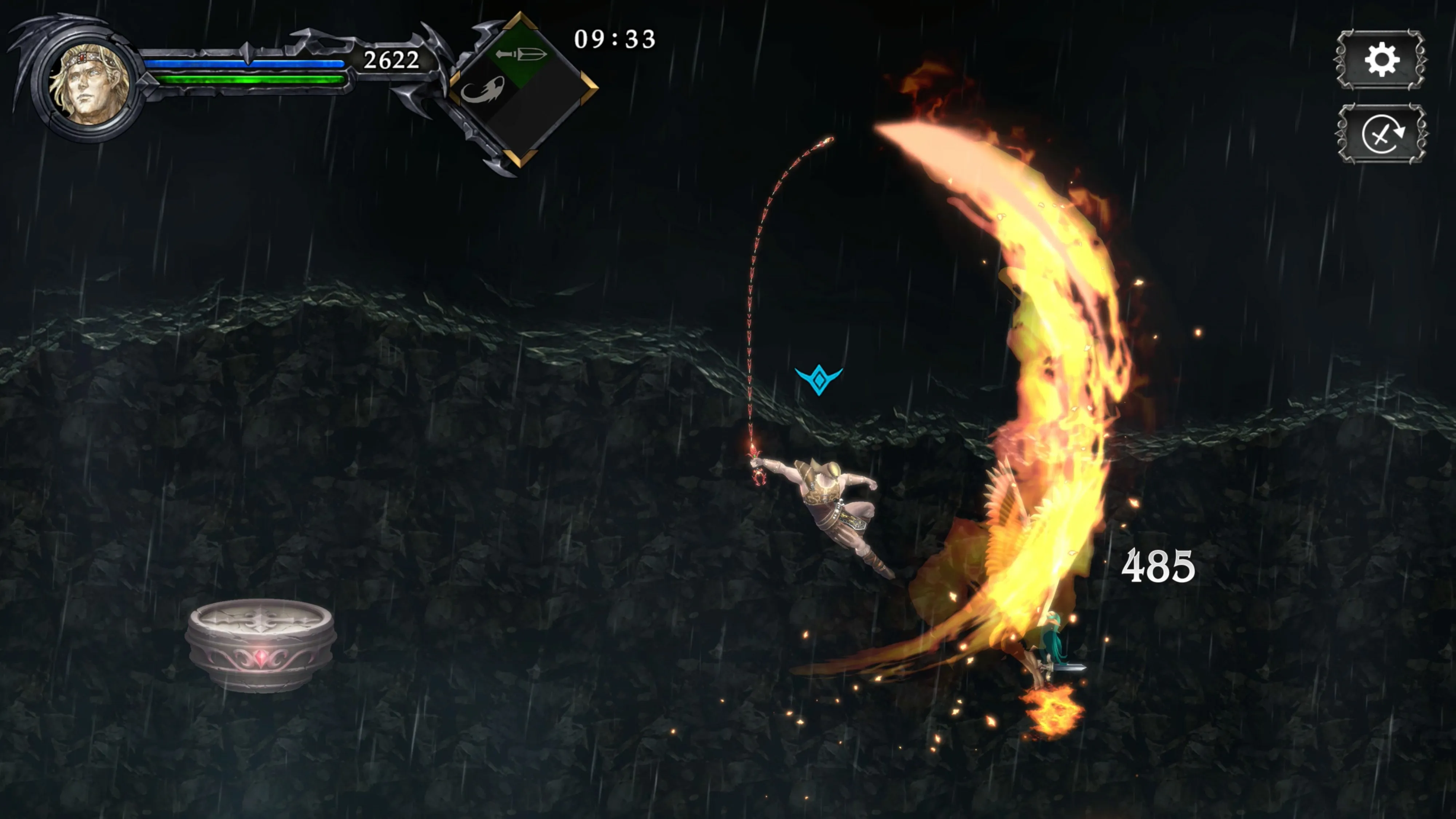Activate the curved skill icon in diamond
This screenshot has height=819, width=1456.
tap(484, 90)
